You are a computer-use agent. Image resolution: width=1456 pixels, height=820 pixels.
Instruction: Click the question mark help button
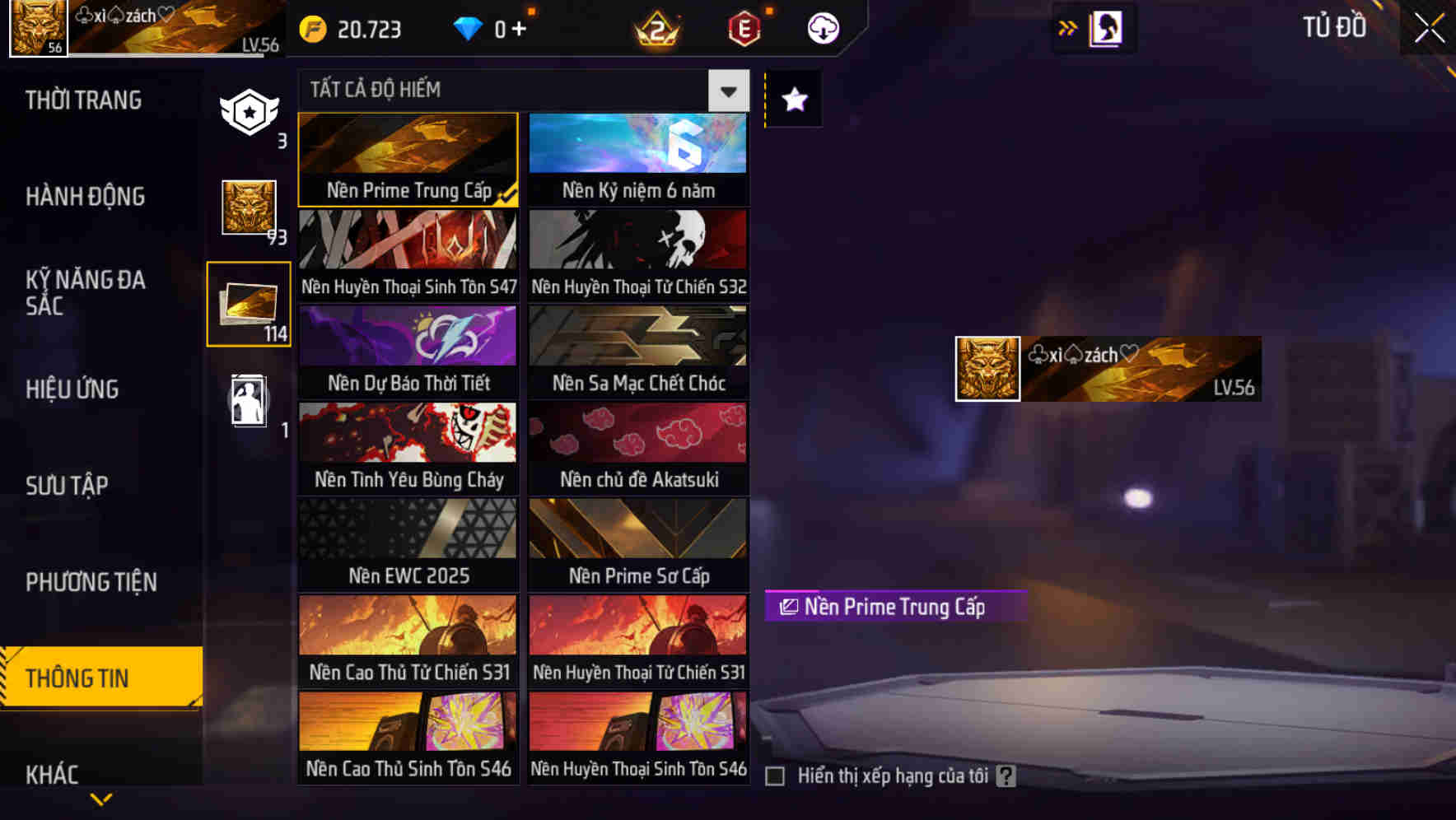coord(1006,775)
